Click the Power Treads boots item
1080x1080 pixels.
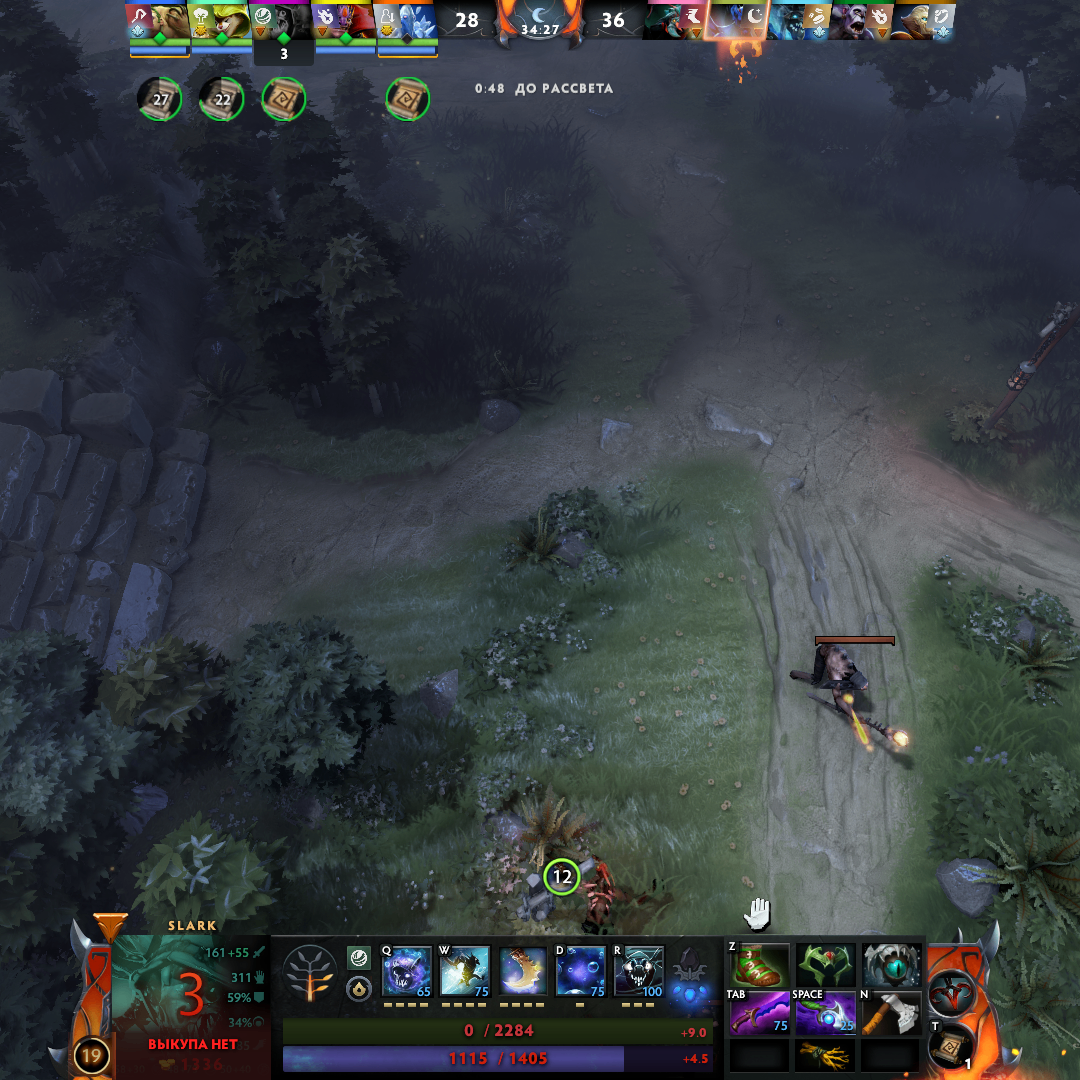(759, 966)
